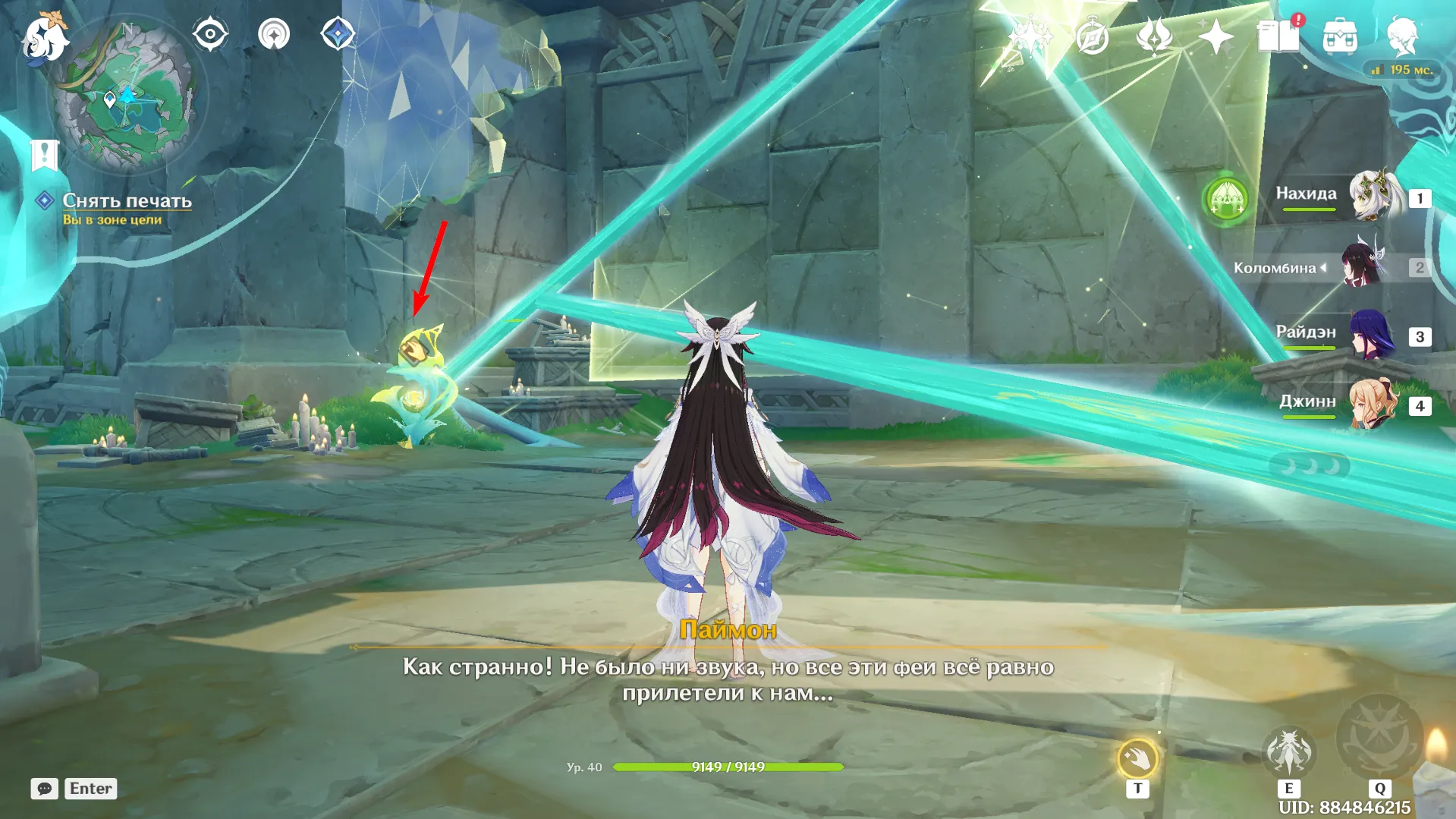The image size is (1456, 819).
Task: Open the chat speech-bubble icon
Action: (x=44, y=789)
